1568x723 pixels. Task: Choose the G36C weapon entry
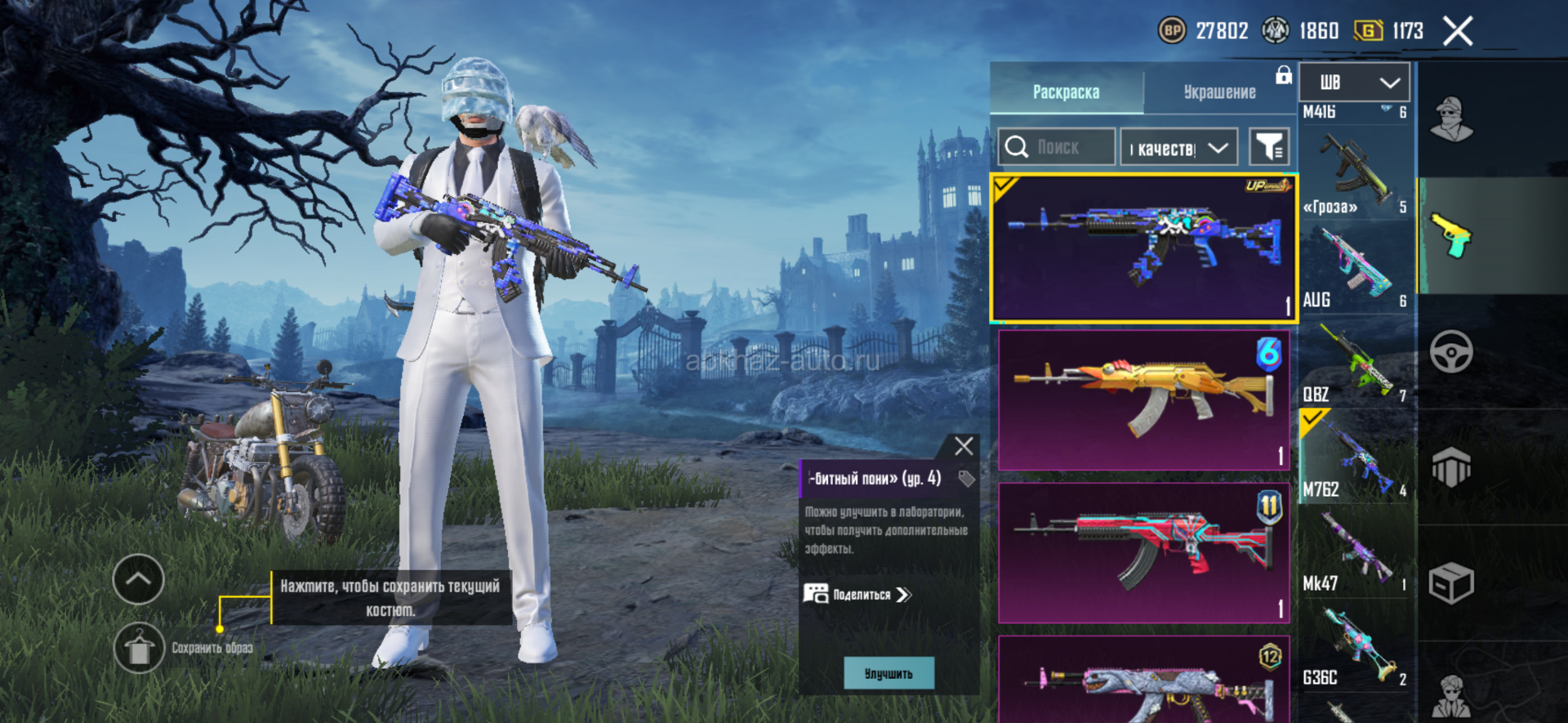pos(1354,645)
